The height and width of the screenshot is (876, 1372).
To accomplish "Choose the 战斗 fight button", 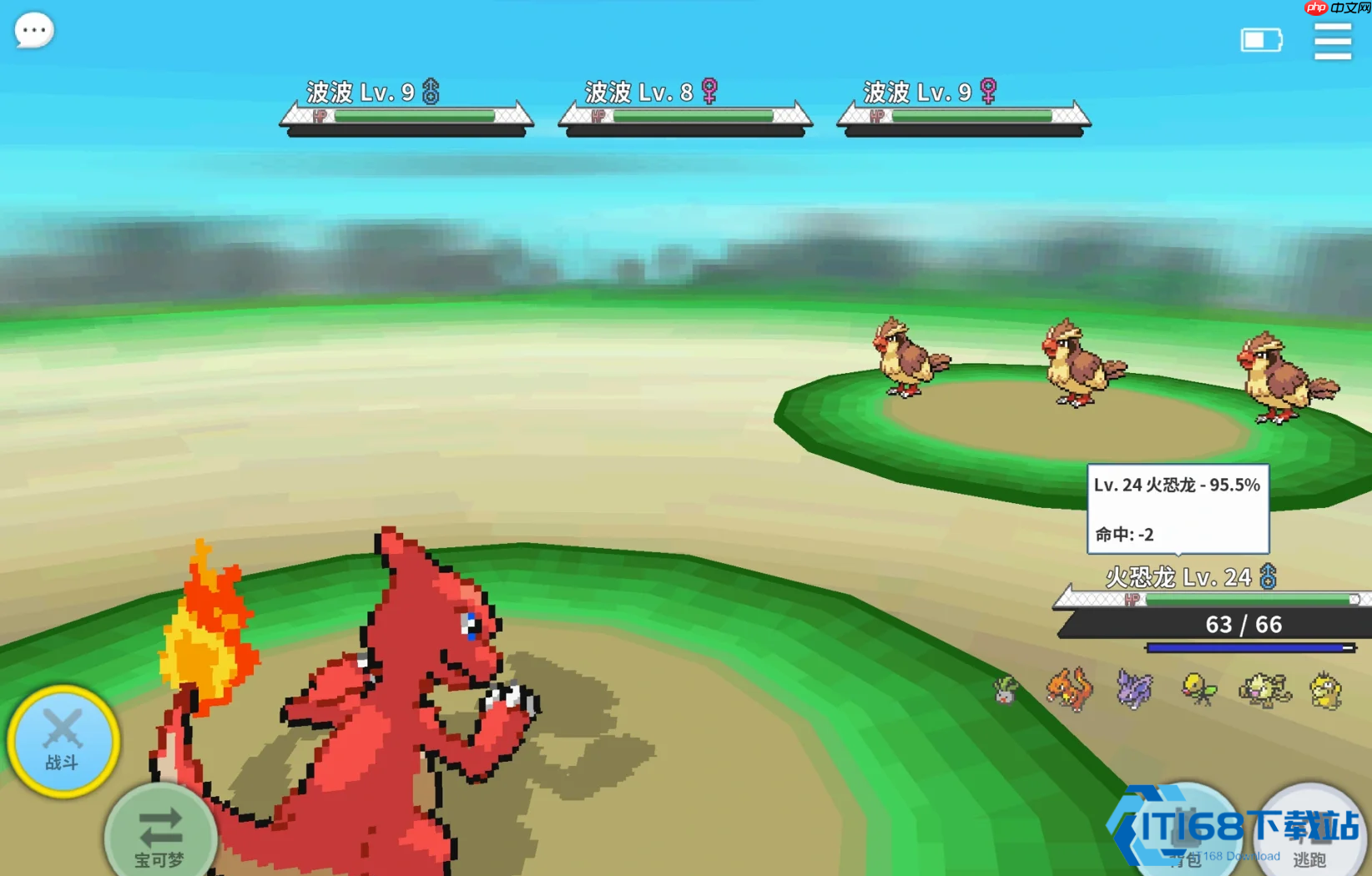I will [x=63, y=741].
